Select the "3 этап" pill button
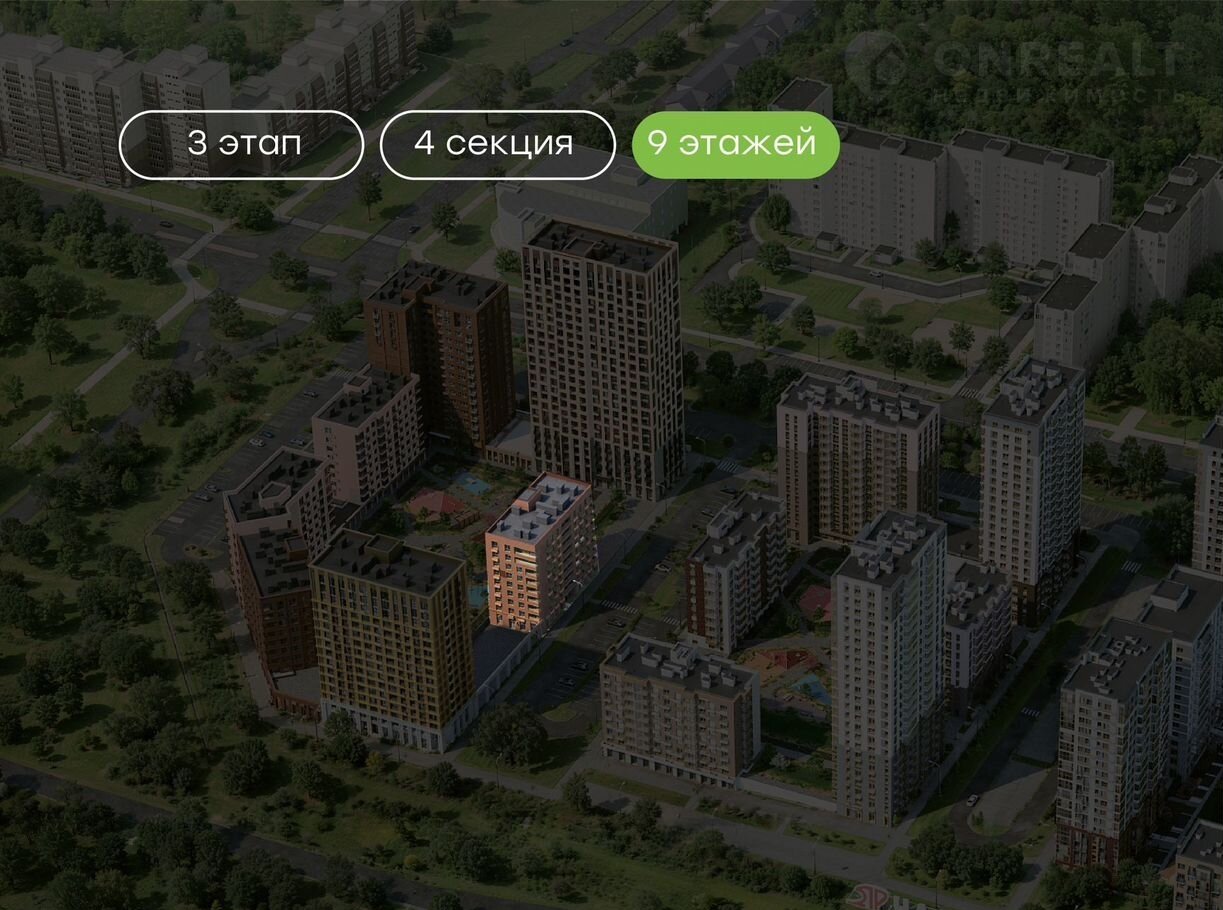This screenshot has height=910, width=1223. point(241,144)
